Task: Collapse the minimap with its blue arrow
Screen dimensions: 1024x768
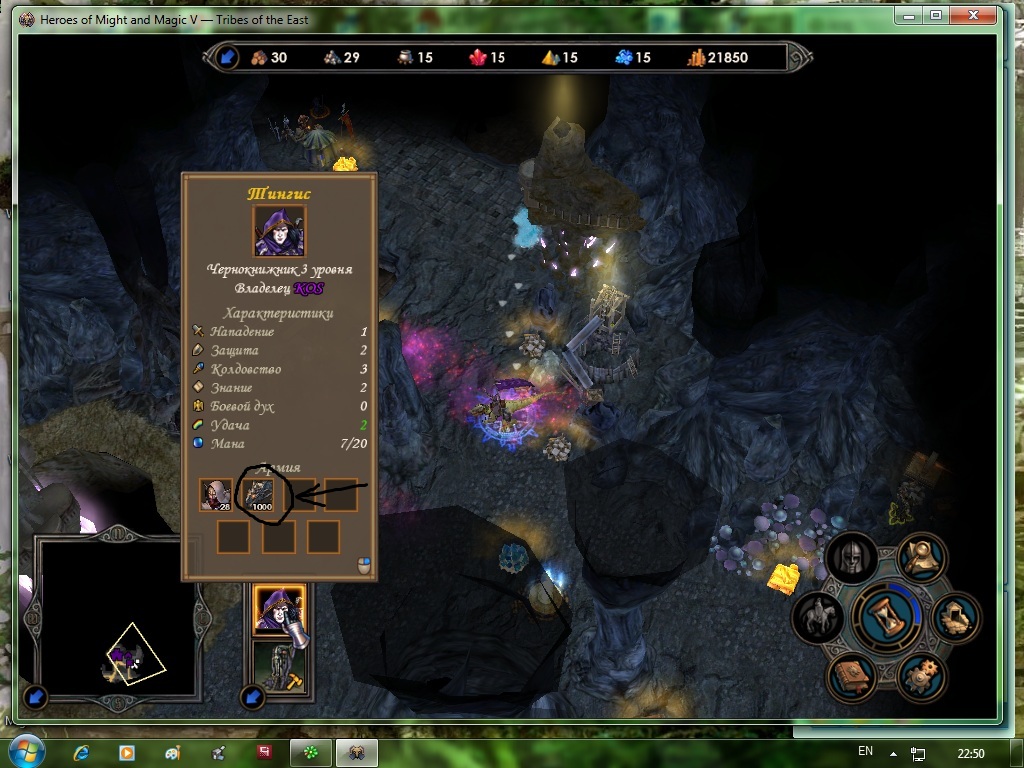Action: point(36,696)
